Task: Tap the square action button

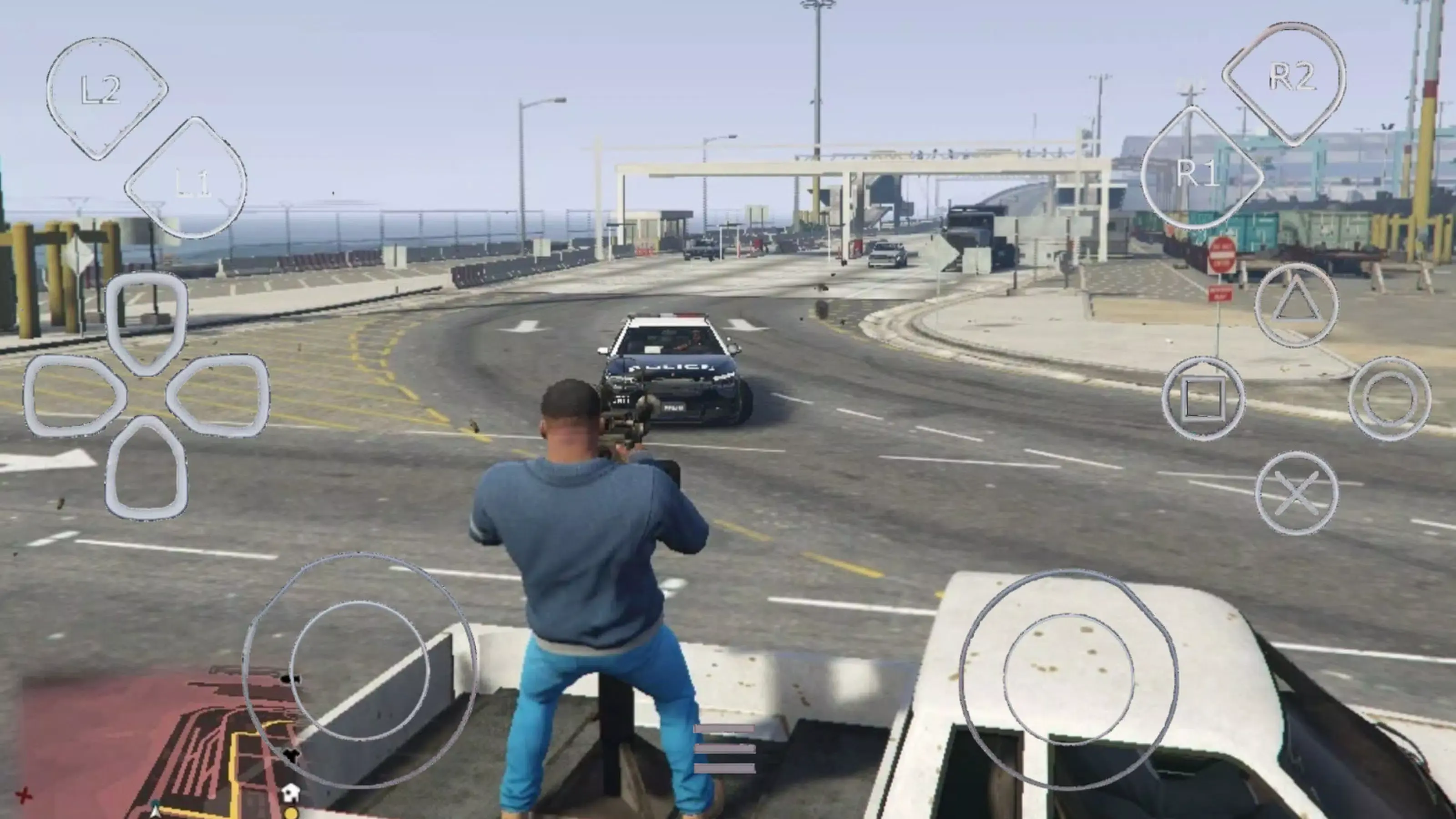Action: 1203,399
